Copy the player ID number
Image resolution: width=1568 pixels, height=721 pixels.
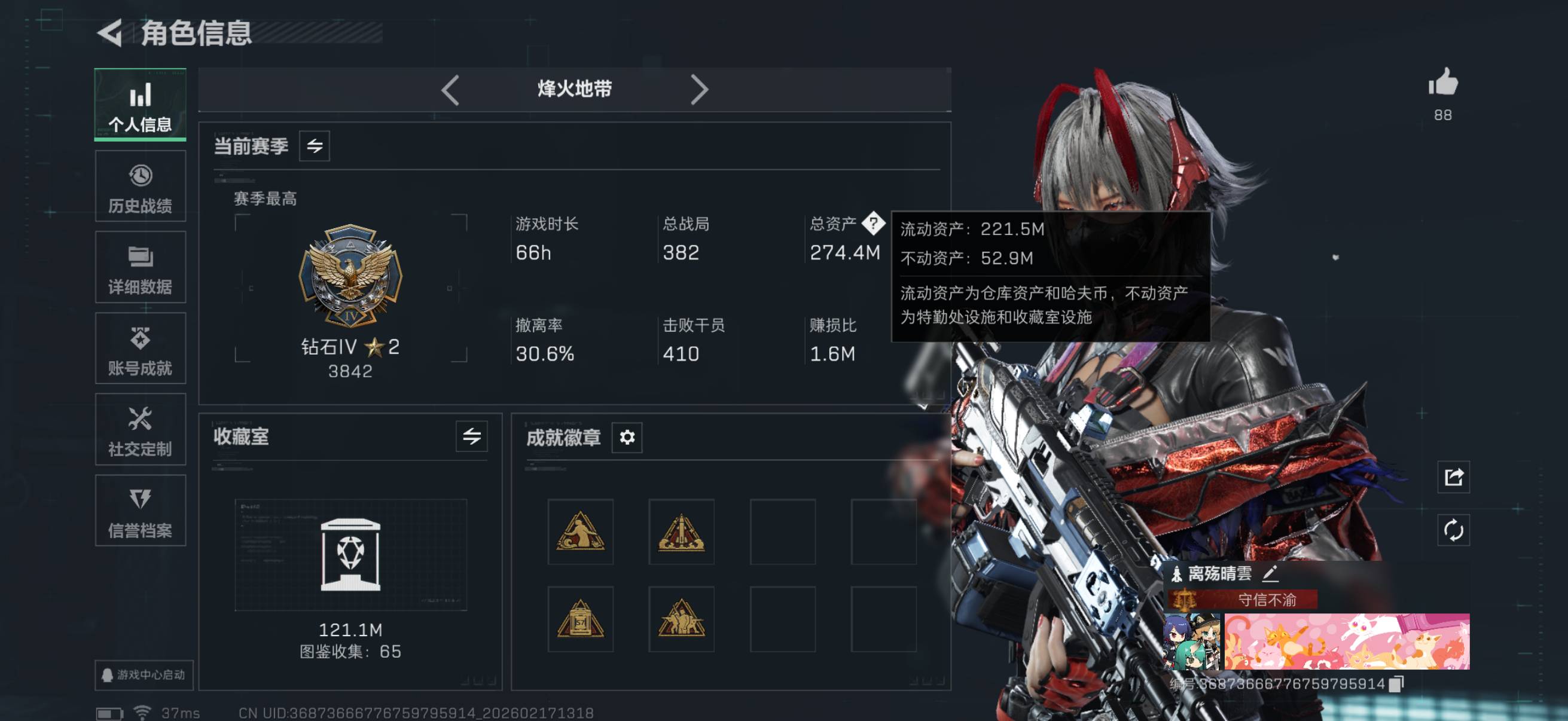(1396, 684)
